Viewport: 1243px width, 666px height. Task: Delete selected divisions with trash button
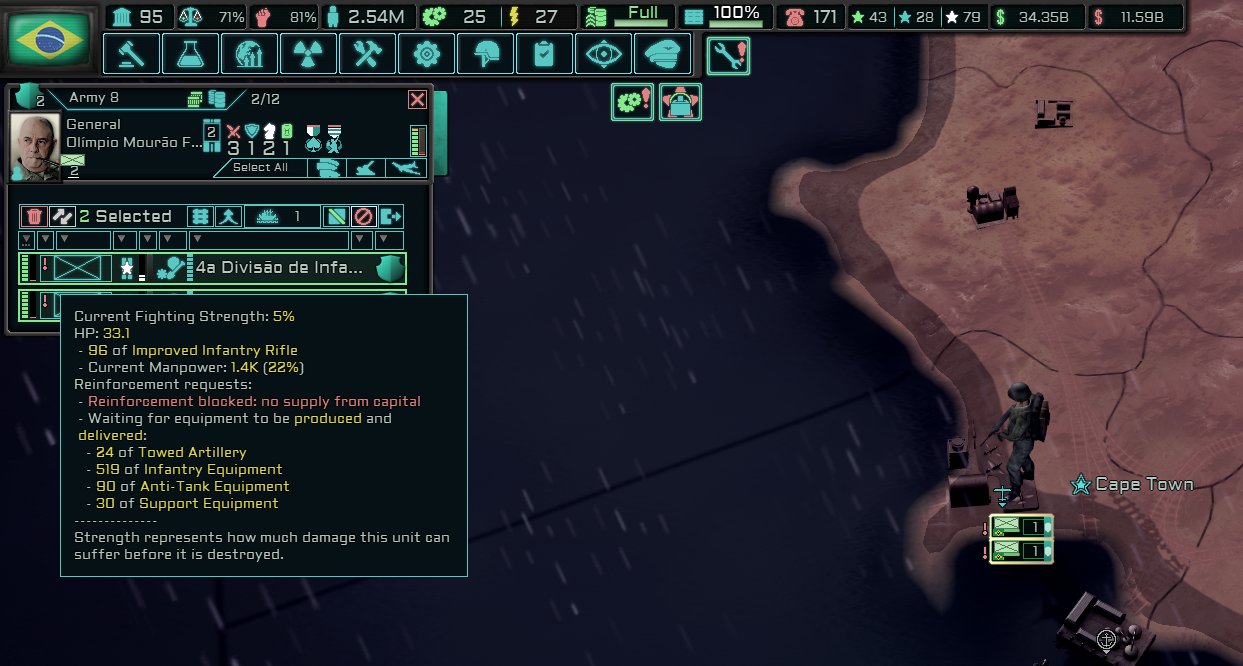coord(34,216)
